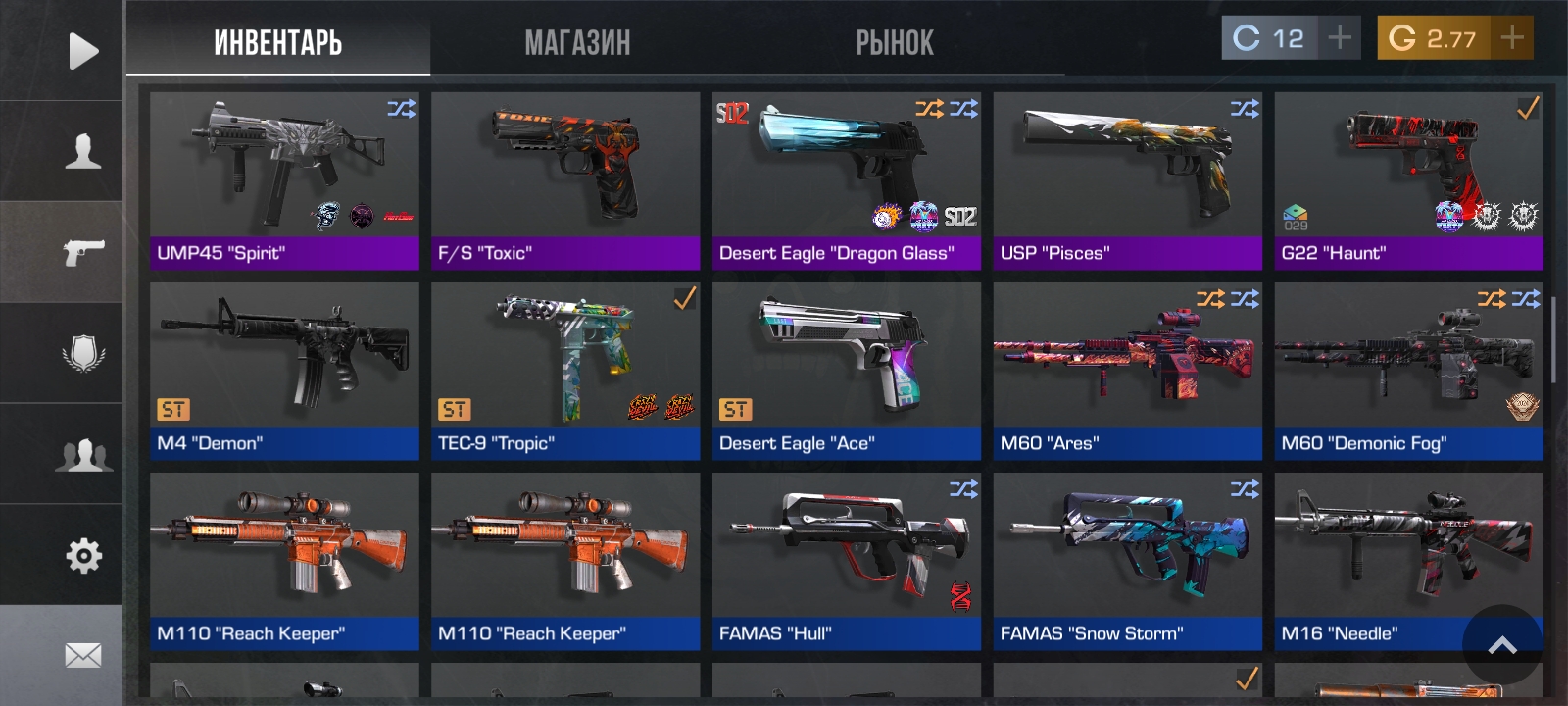The height and width of the screenshot is (706, 1568).
Task: Open the player profile icon
Action: [82, 151]
